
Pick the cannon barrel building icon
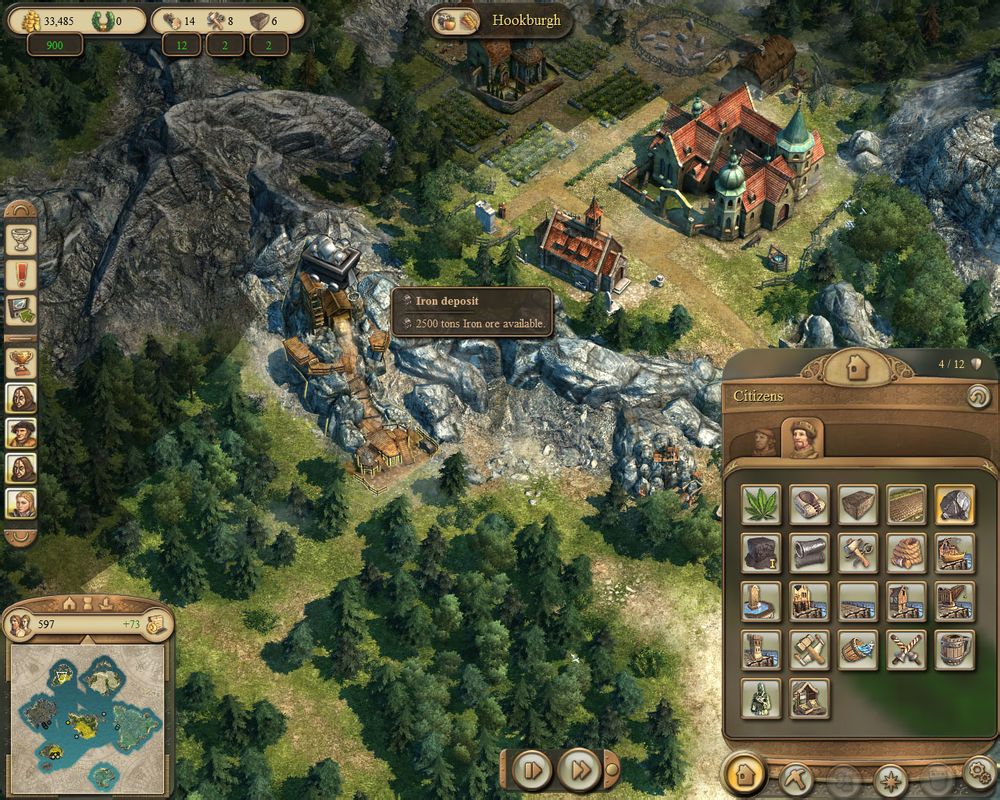tap(809, 553)
